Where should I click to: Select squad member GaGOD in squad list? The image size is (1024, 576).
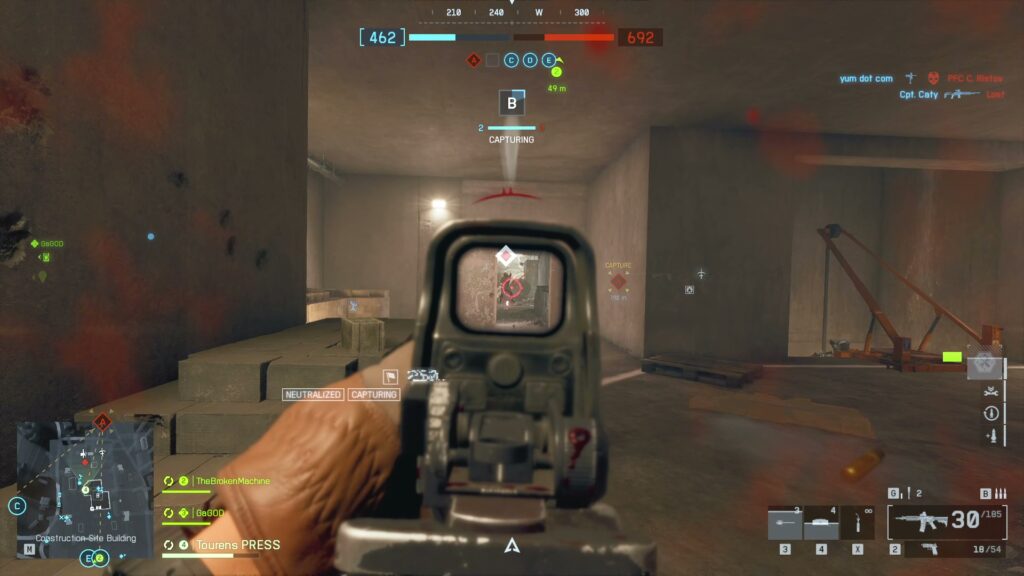pos(209,513)
